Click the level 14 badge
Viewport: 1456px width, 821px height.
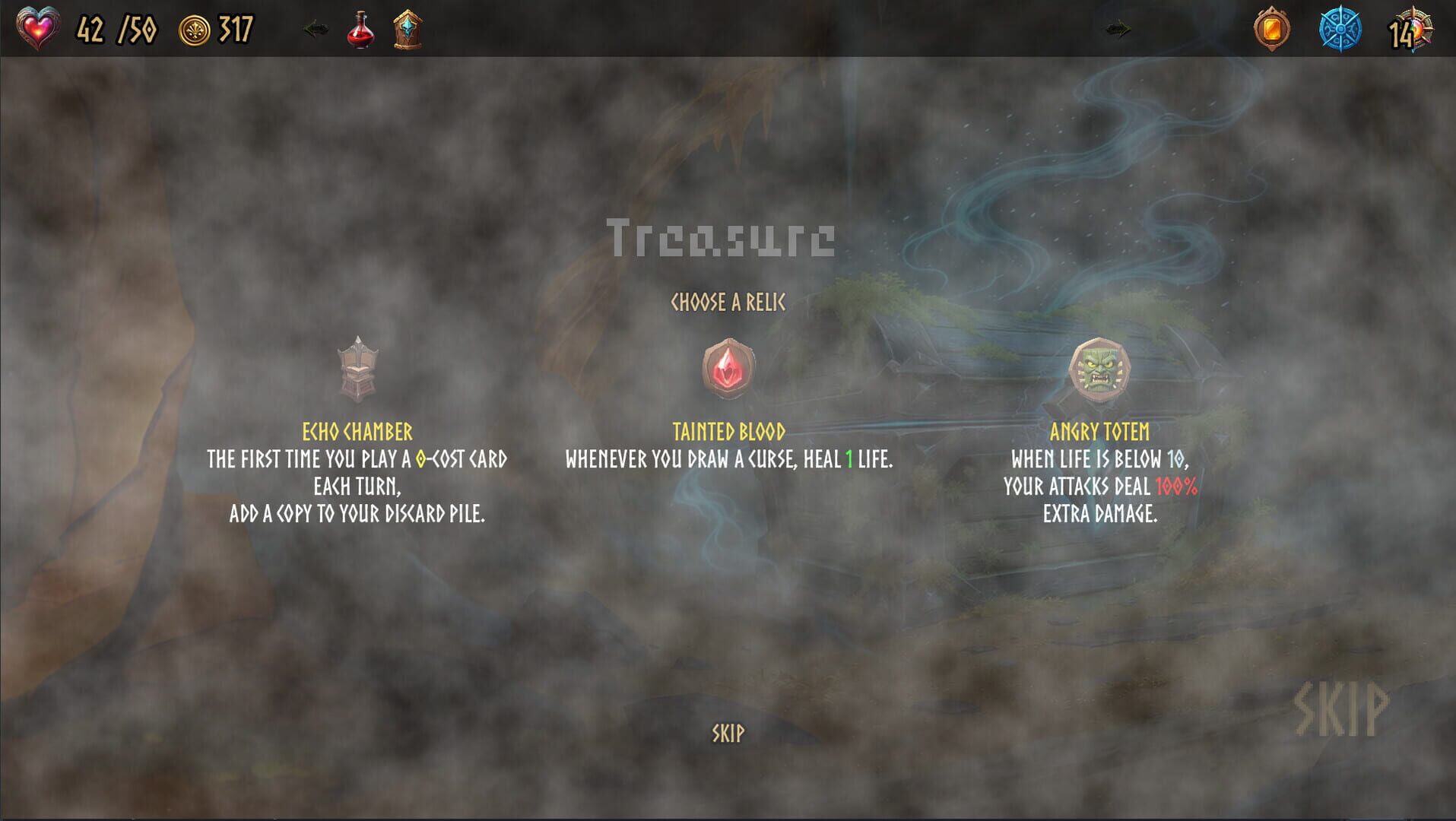click(1412, 30)
